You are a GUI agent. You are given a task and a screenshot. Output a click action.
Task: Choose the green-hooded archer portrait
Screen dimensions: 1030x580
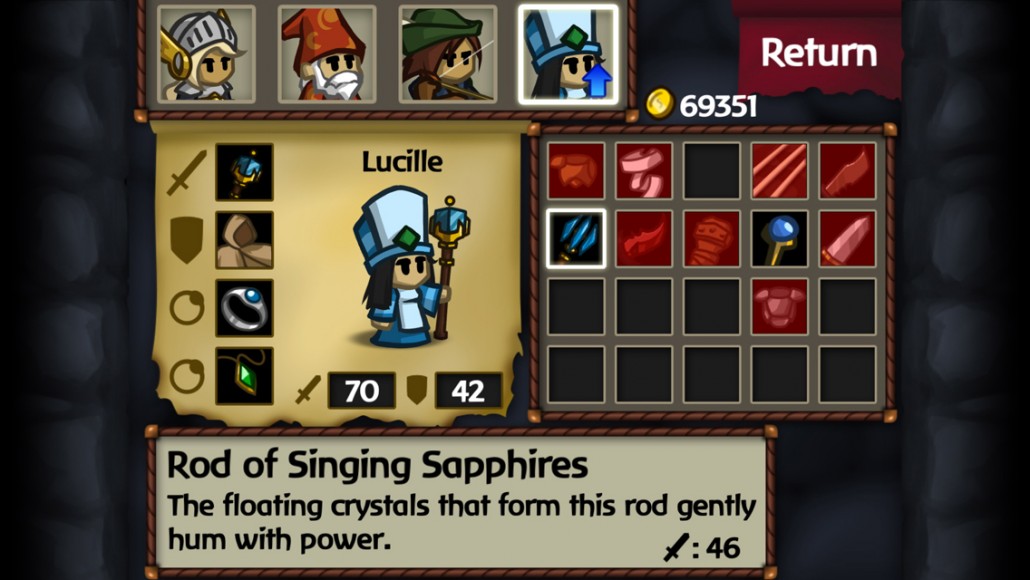pos(447,54)
